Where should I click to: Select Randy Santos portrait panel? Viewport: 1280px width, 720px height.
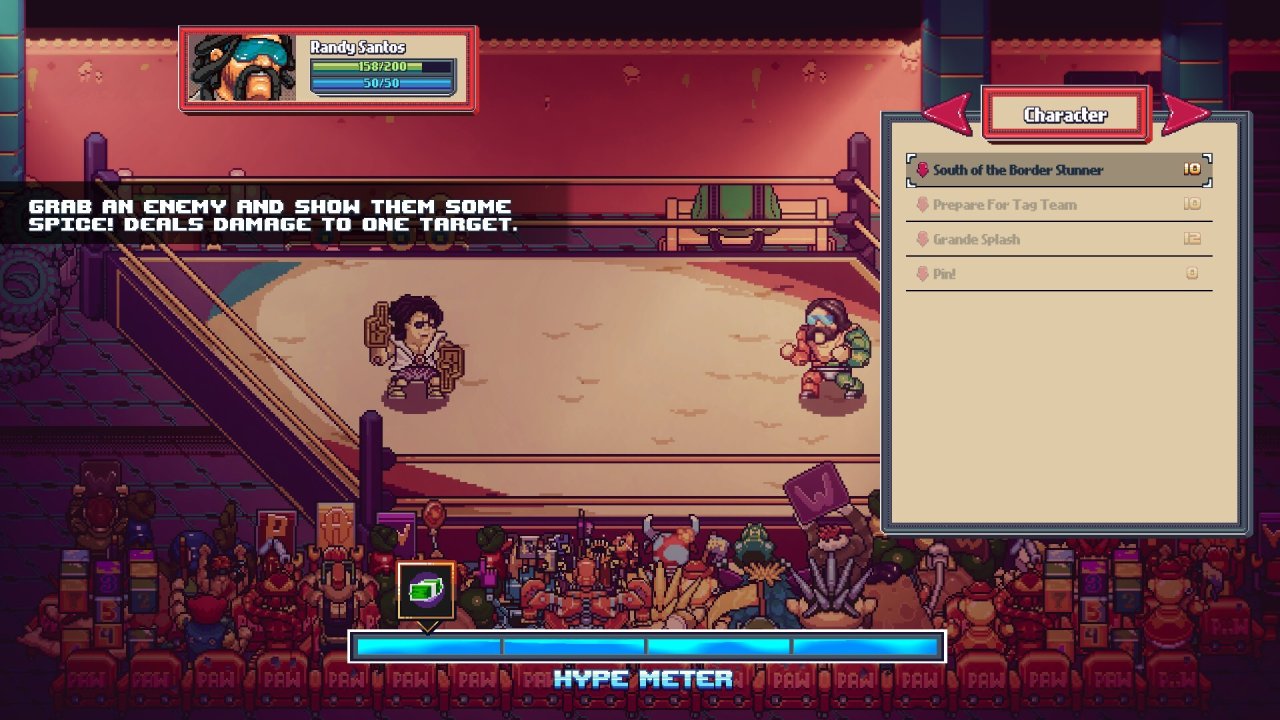[x=243, y=68]
